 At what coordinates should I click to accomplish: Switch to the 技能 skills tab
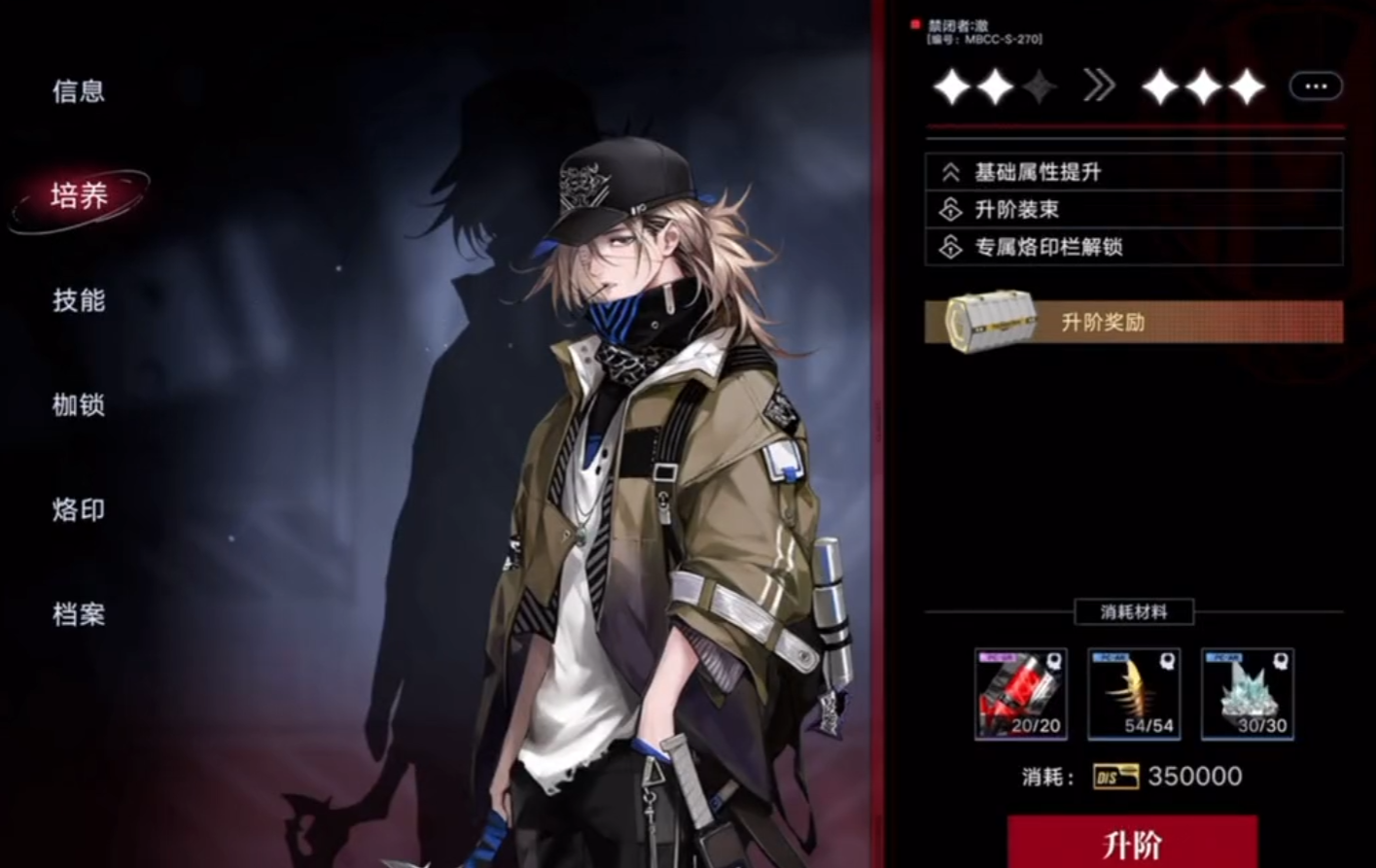click(x=79, y=300)
